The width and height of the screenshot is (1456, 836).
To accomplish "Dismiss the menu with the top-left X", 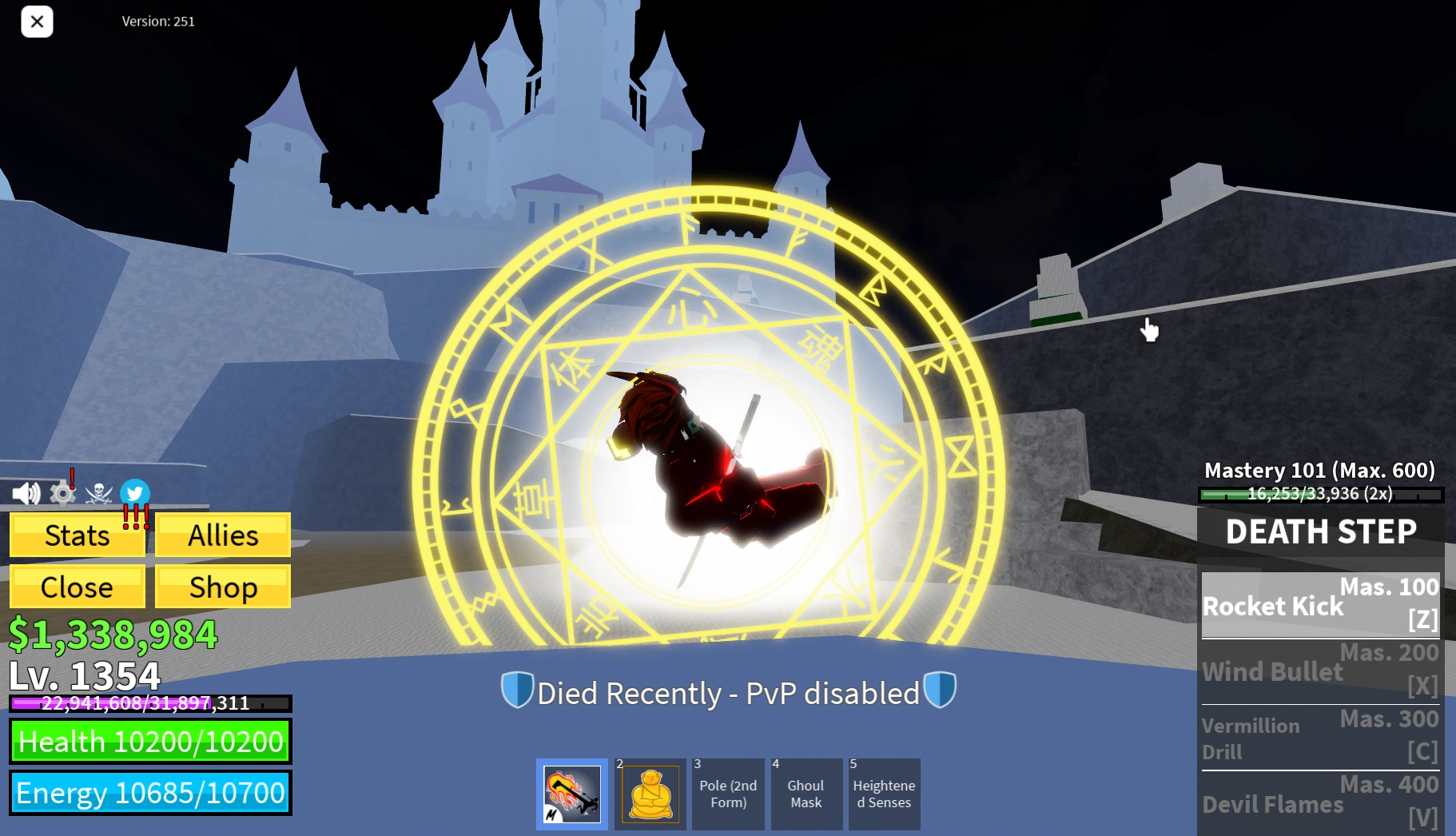I will tap(36, 22).
